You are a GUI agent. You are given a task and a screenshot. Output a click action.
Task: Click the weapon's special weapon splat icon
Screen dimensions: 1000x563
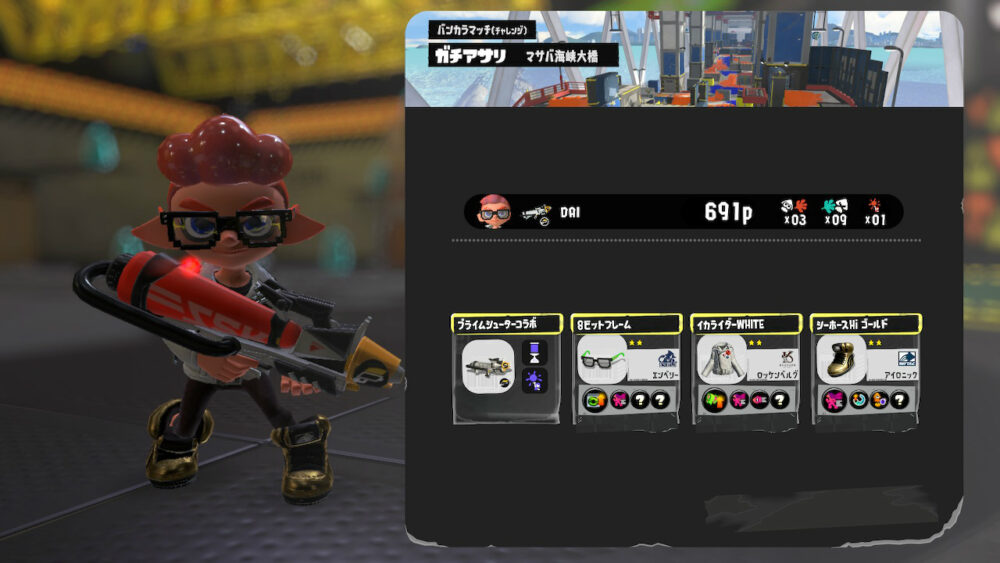pos(534,380)
